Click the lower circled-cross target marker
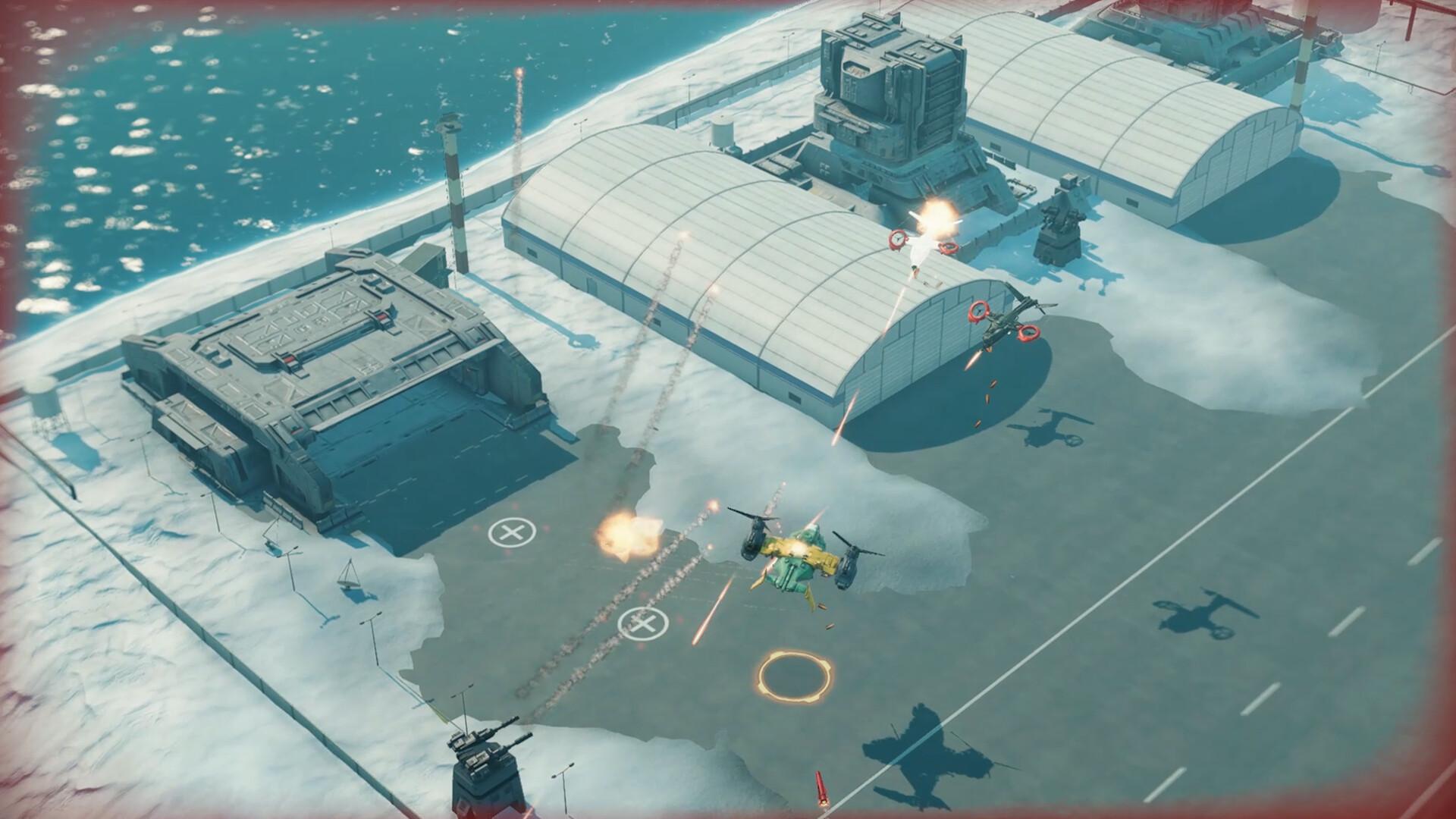This screenshot has height=819, width=1456. click(641, 623)
